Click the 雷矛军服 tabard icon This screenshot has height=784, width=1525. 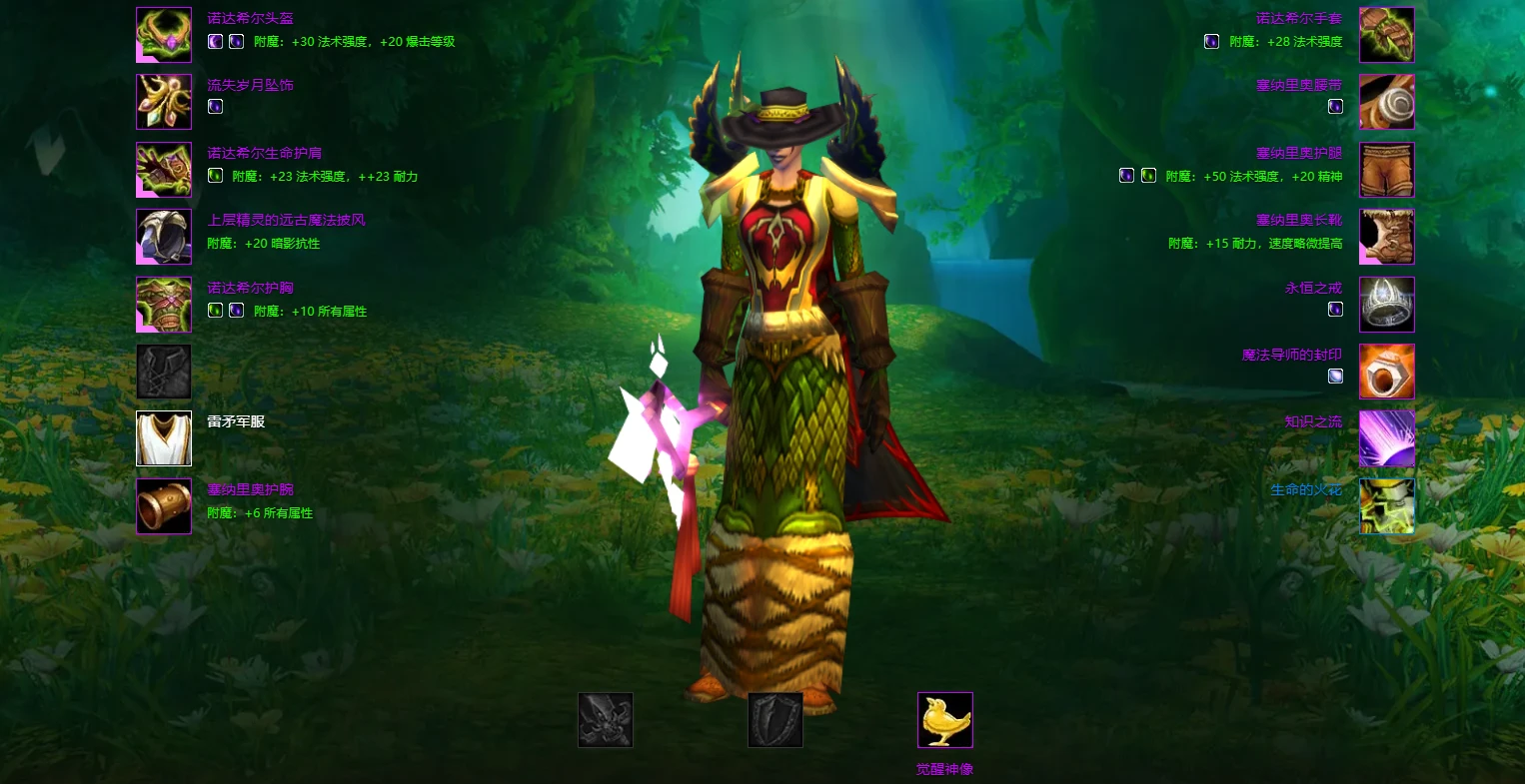[x=164, y=438]
